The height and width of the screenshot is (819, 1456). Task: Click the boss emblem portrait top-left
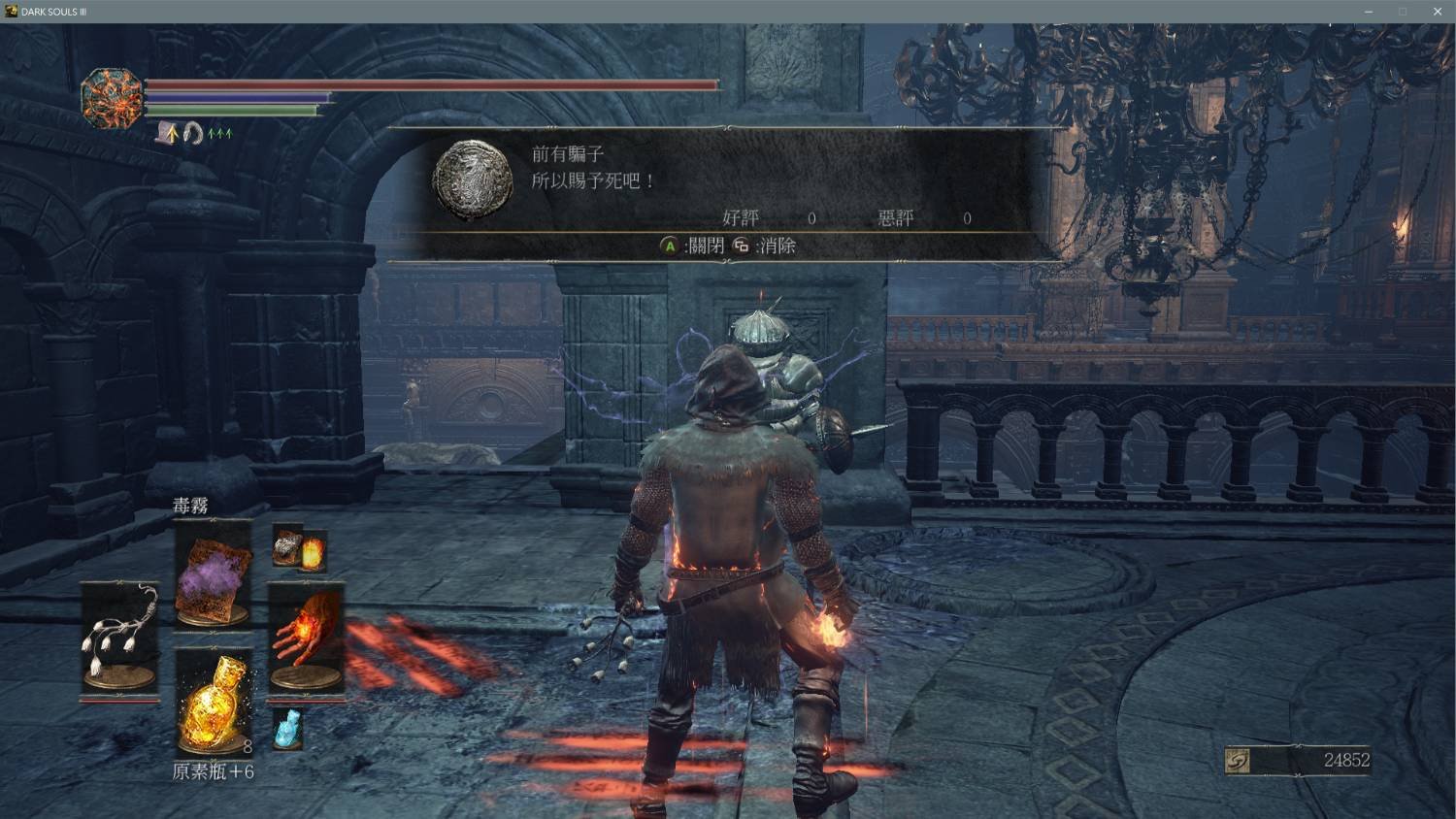(x=109, y=97)
